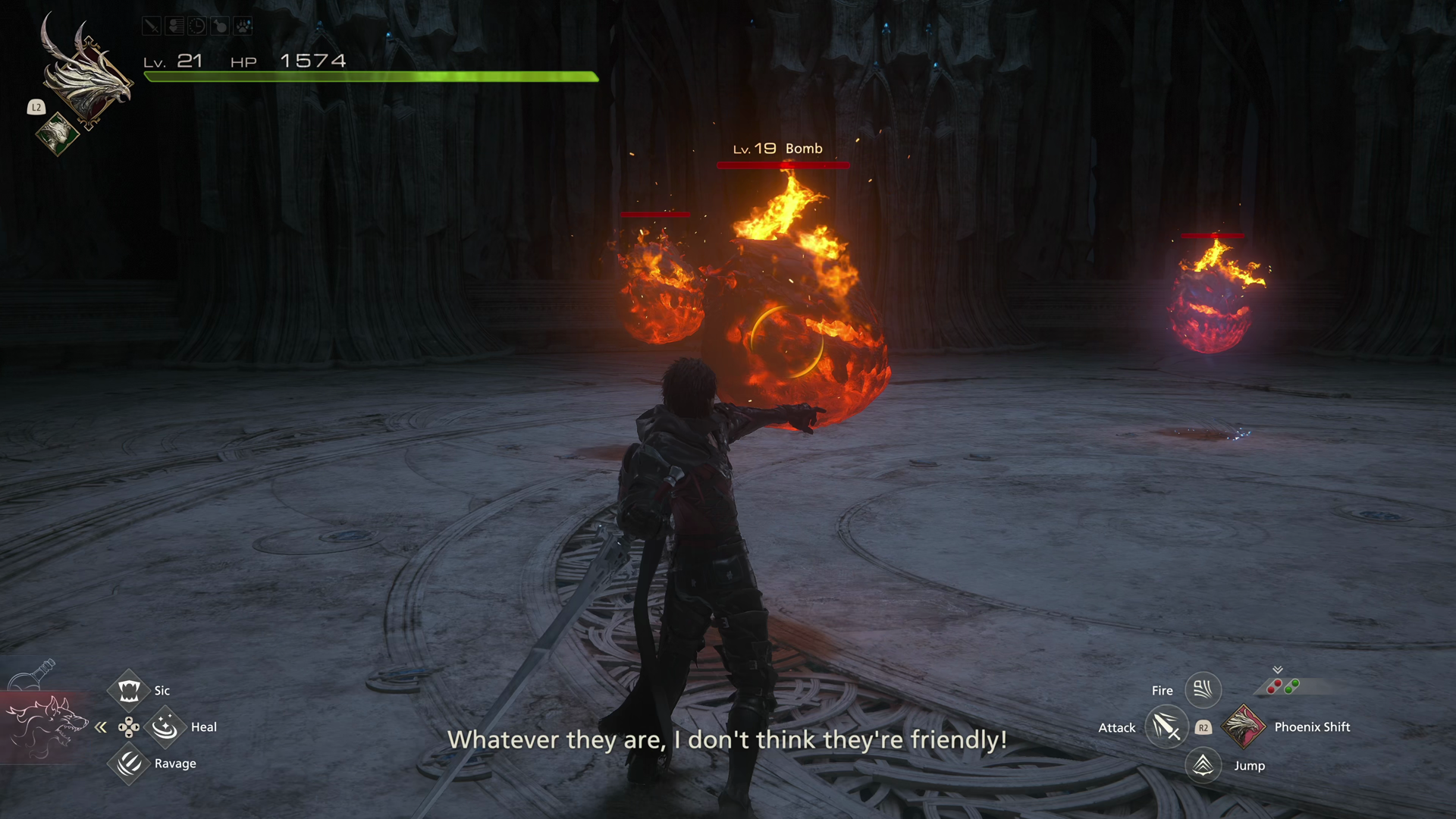Use Torgal's Heal command
This screenshot has width=1456, height=819.
coord(165,727)
